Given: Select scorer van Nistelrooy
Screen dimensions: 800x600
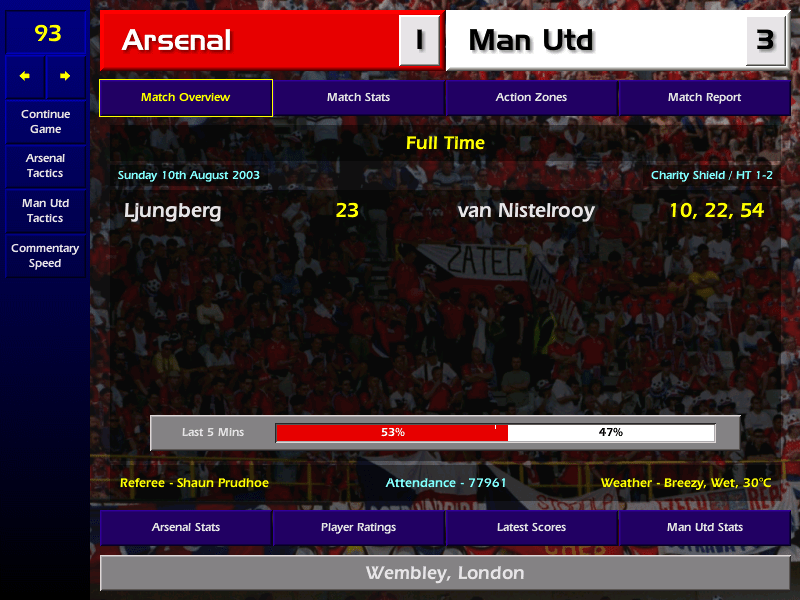Looking at the screenshot, I should pos(526,211).
